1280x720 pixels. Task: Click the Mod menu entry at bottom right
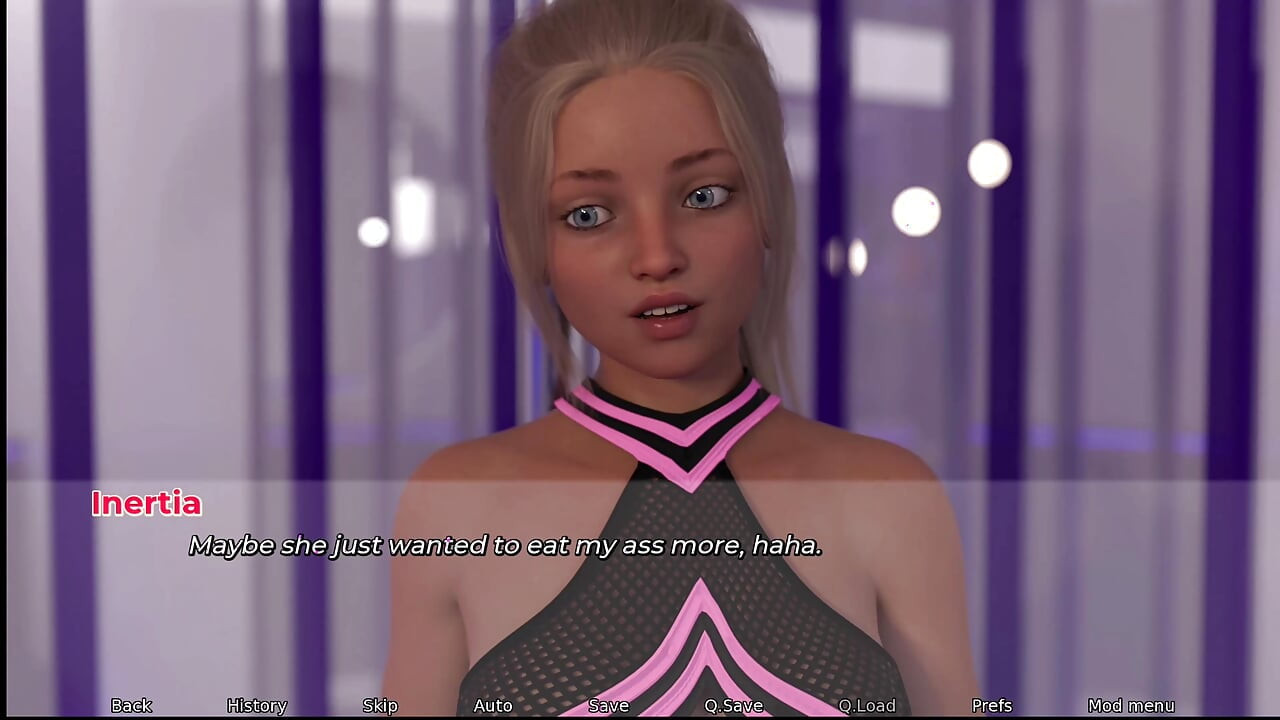point(1131,705)
